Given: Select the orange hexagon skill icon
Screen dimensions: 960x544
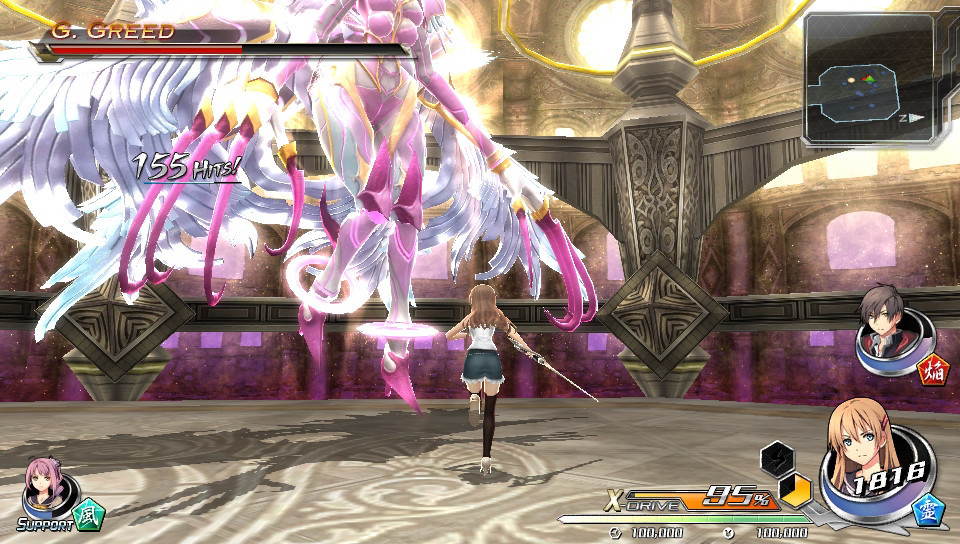Looking at the screenshot, I should (x=796, y=491).
